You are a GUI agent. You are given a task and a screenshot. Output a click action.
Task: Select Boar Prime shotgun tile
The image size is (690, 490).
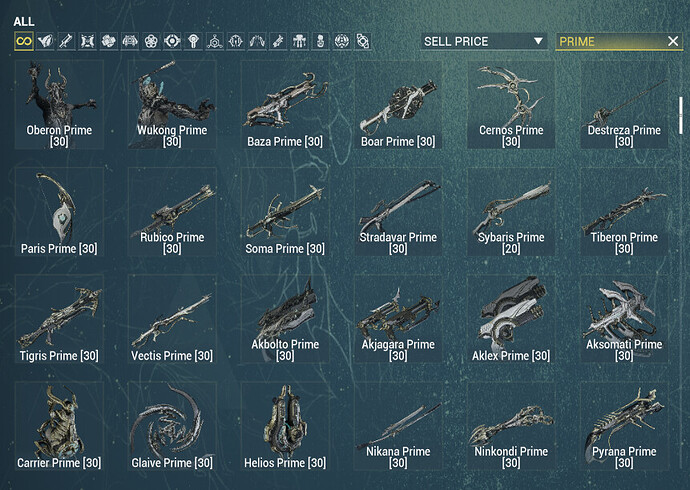(x=398, y=105)
